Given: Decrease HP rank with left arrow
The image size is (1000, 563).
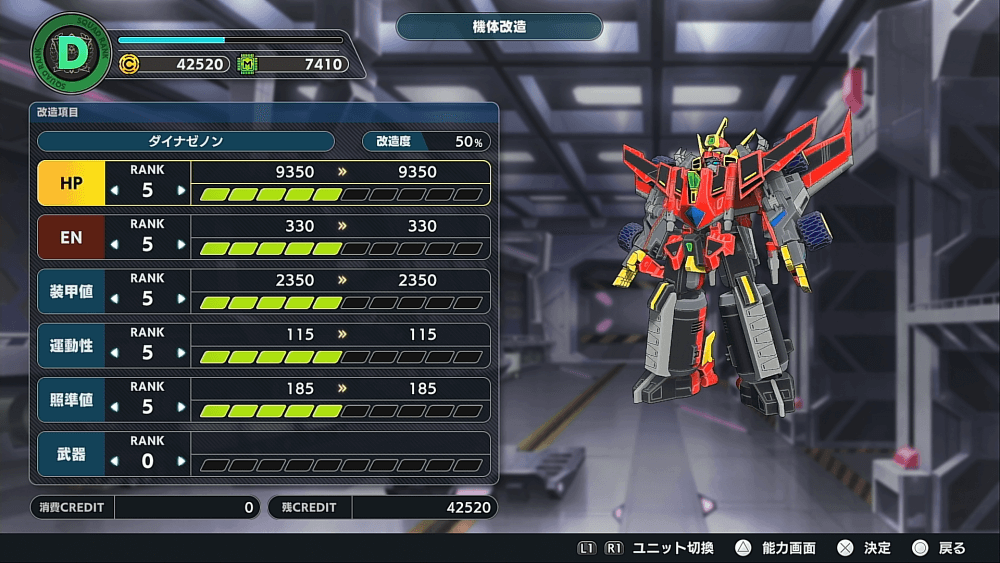Looking at the screenshot, I should pyautogui.click(x=113, y=191).
